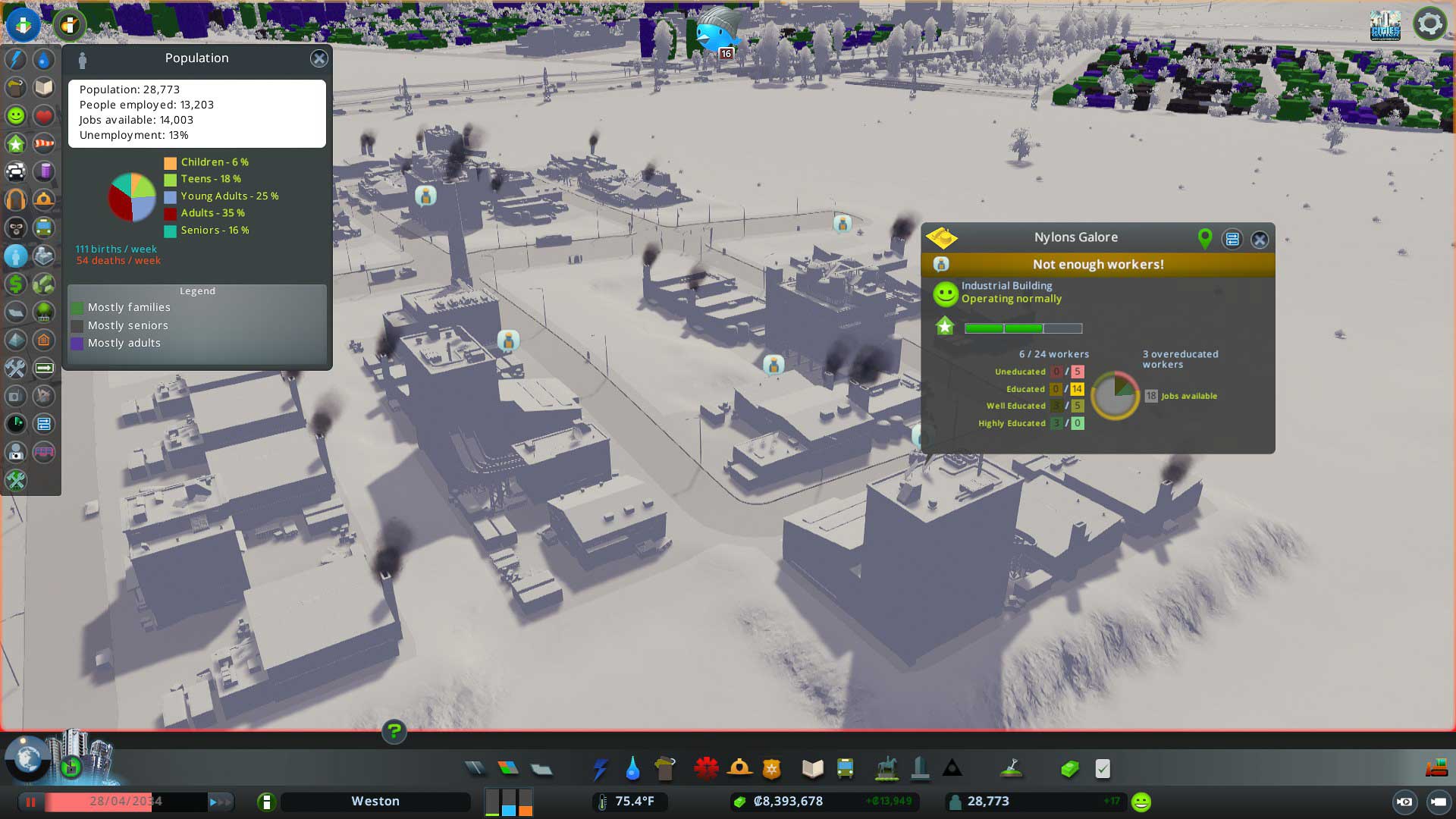Close the Nylons Galore building panel
Image resolution: width=1456 pixels, height=819 pixels.
click(x=1260, y=240)
